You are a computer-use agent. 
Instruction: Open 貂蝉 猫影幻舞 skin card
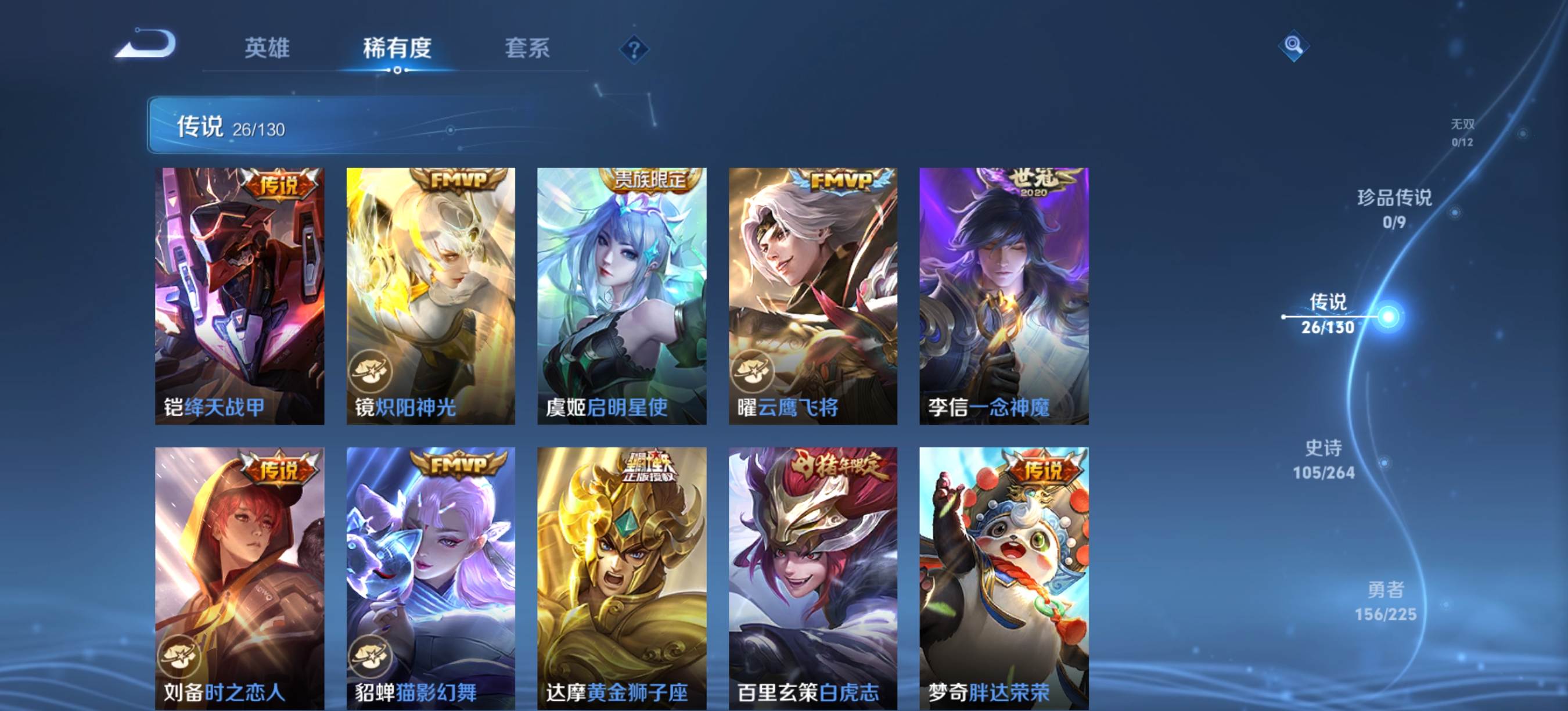[x=430, y=579]
